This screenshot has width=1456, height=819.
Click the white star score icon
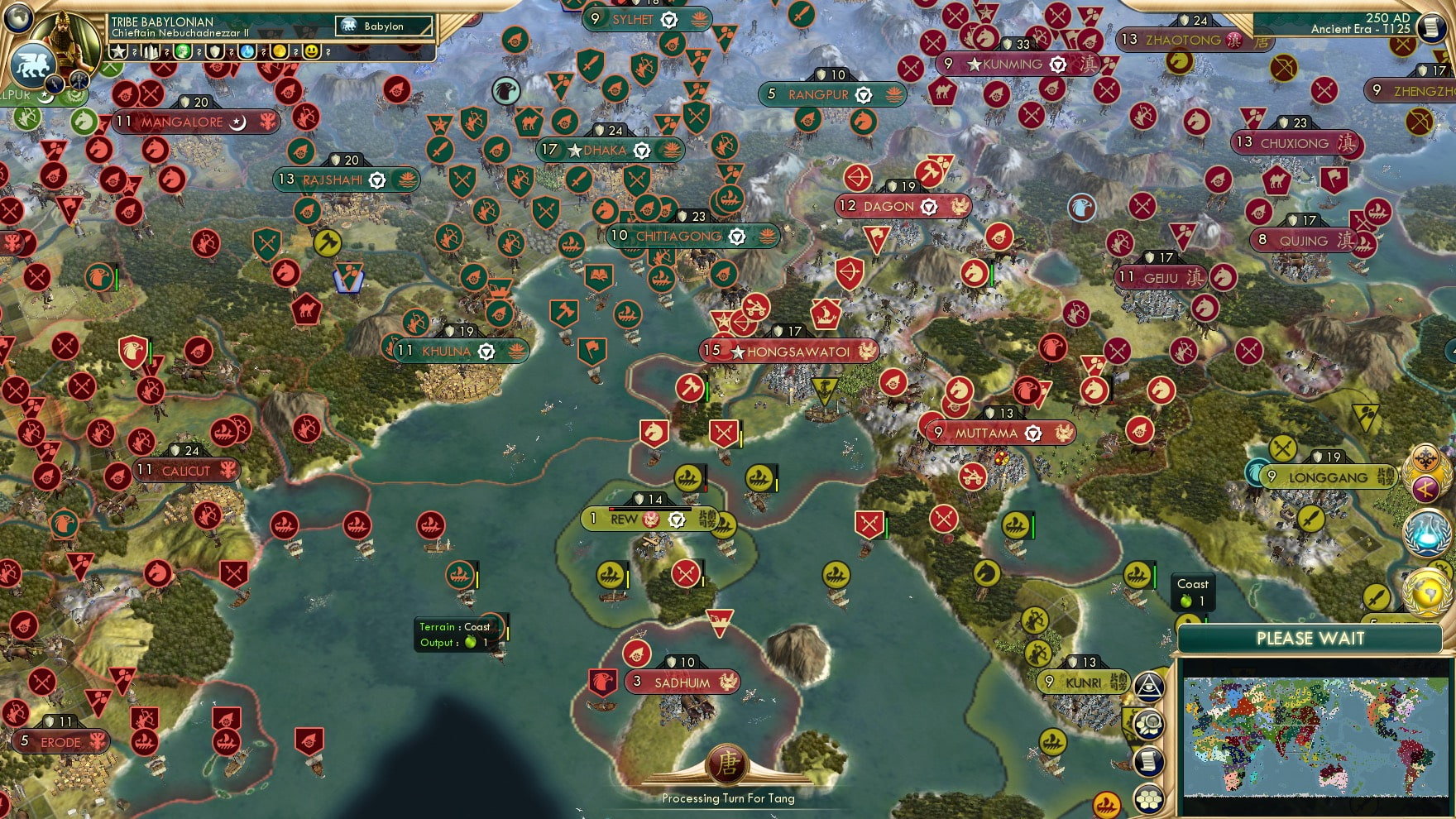(119, 52)
